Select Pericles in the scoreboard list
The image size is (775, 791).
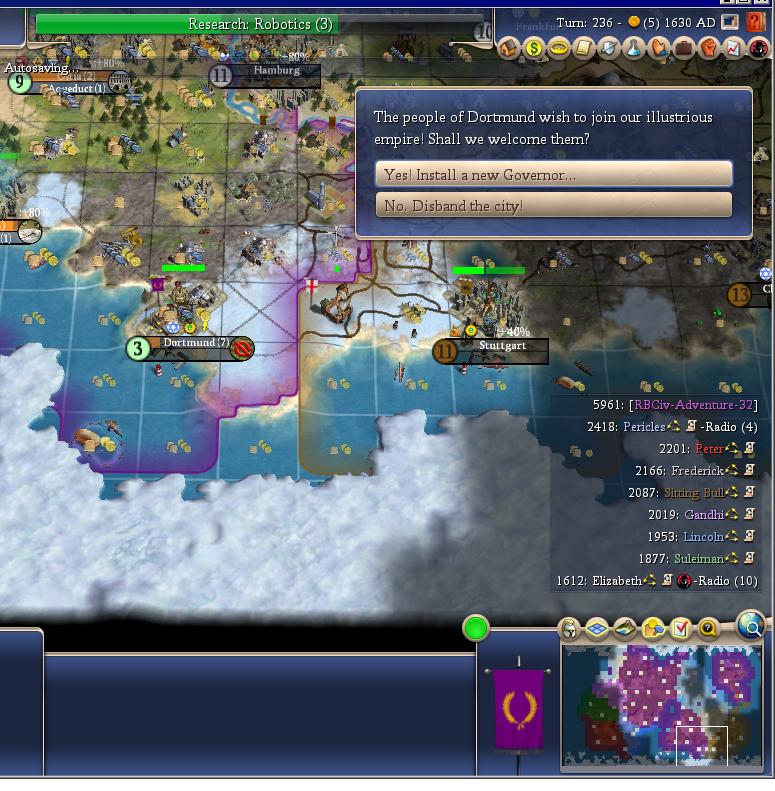[644, 427]
